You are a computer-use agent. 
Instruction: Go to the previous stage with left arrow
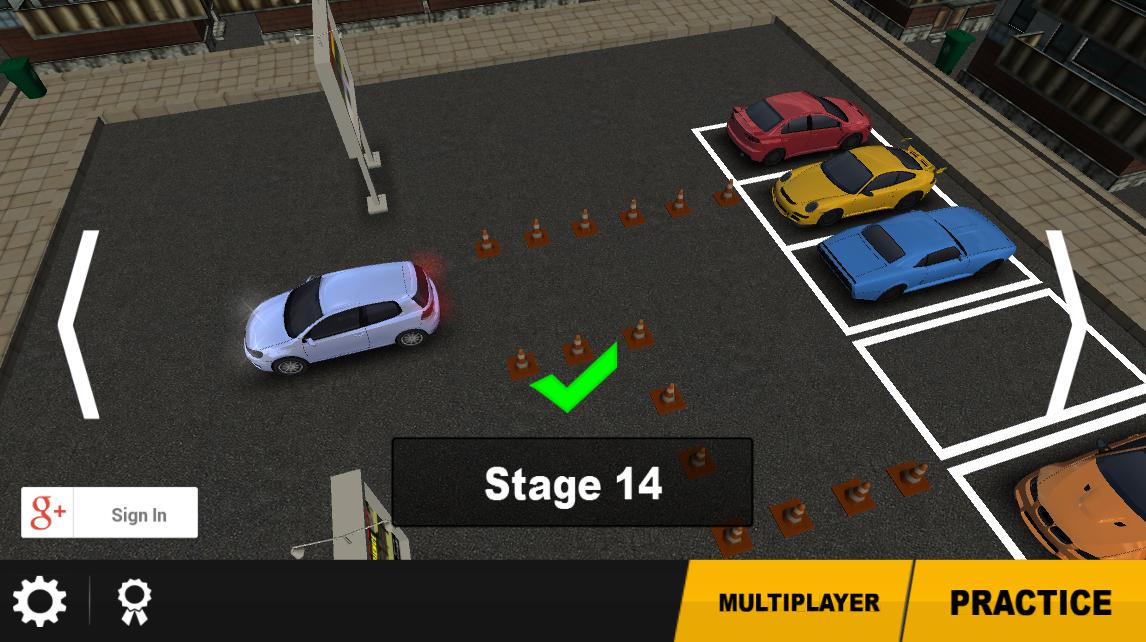coord(79,324)
